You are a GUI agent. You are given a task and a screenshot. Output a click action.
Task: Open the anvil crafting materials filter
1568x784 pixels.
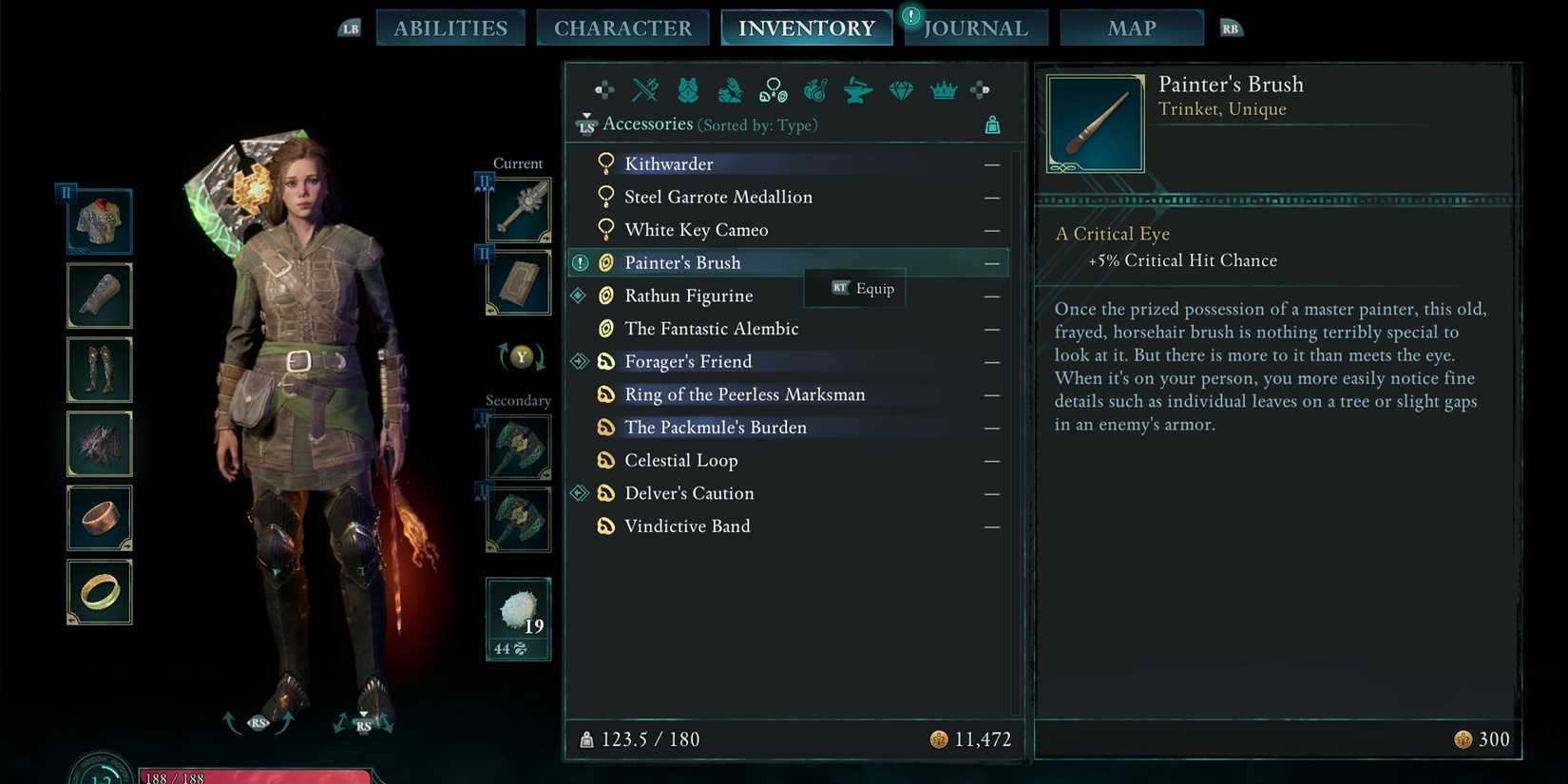point(857,90)
